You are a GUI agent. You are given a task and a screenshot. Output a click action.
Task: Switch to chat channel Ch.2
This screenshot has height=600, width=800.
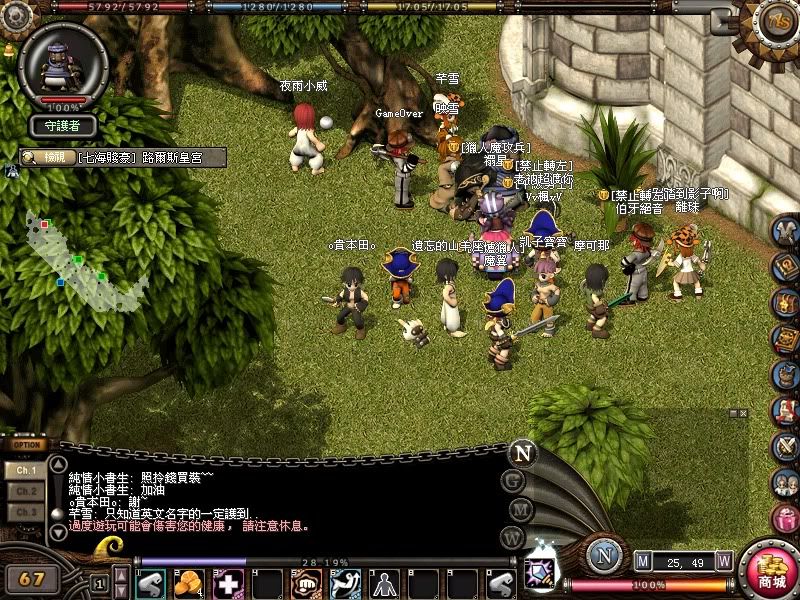coord(26,491)
